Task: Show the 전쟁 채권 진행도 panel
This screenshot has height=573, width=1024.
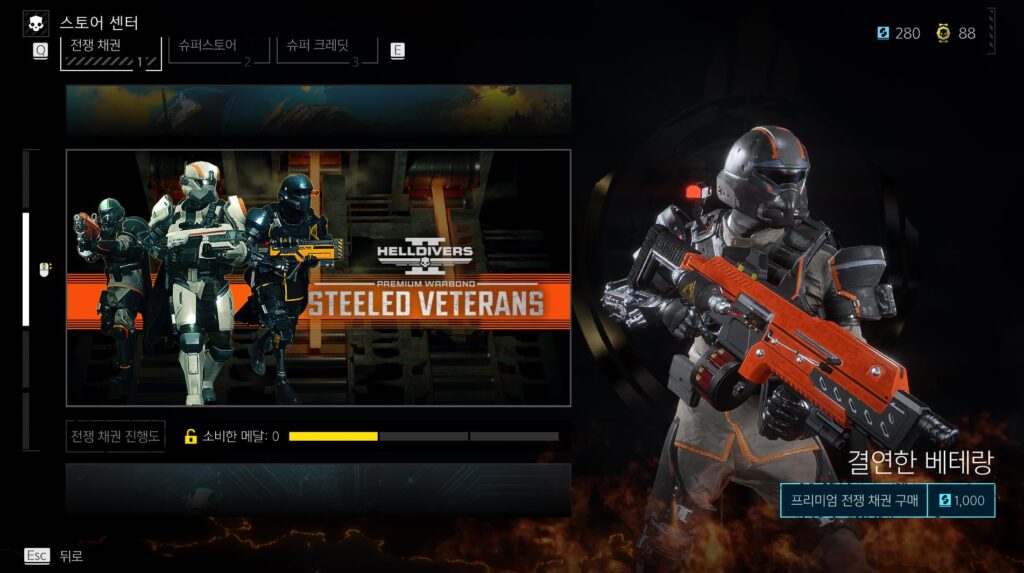Action: 116,436
